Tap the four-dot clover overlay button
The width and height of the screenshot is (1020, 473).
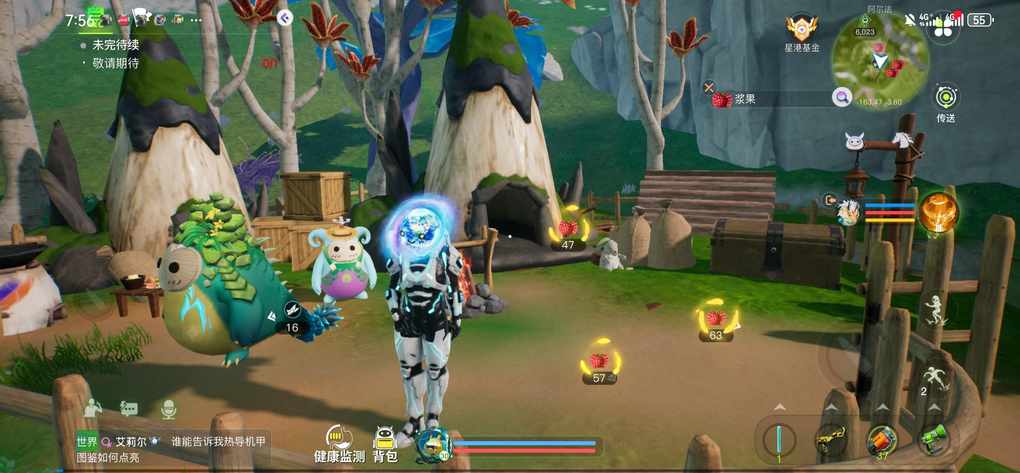click(939, 29)
